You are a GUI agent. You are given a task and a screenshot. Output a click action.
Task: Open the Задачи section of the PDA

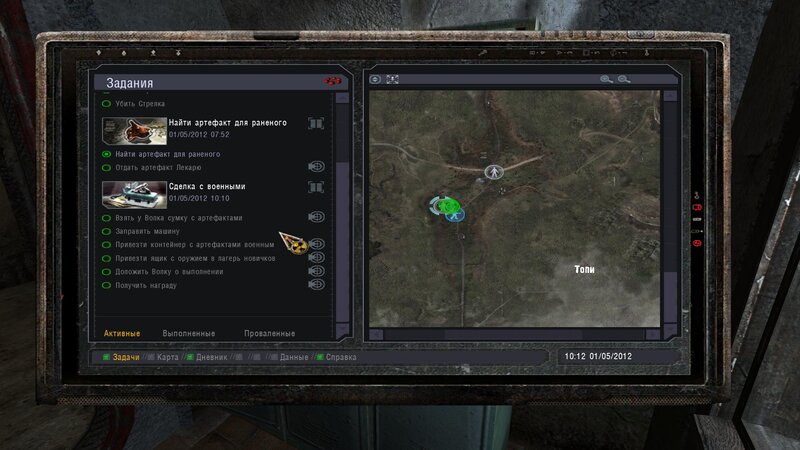(x=125, y=356)
